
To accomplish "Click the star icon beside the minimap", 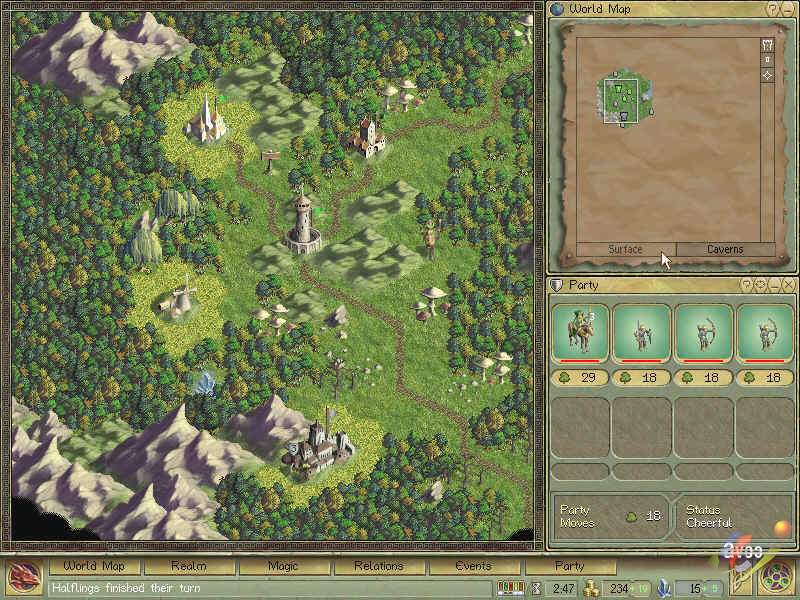I will 767,76.
